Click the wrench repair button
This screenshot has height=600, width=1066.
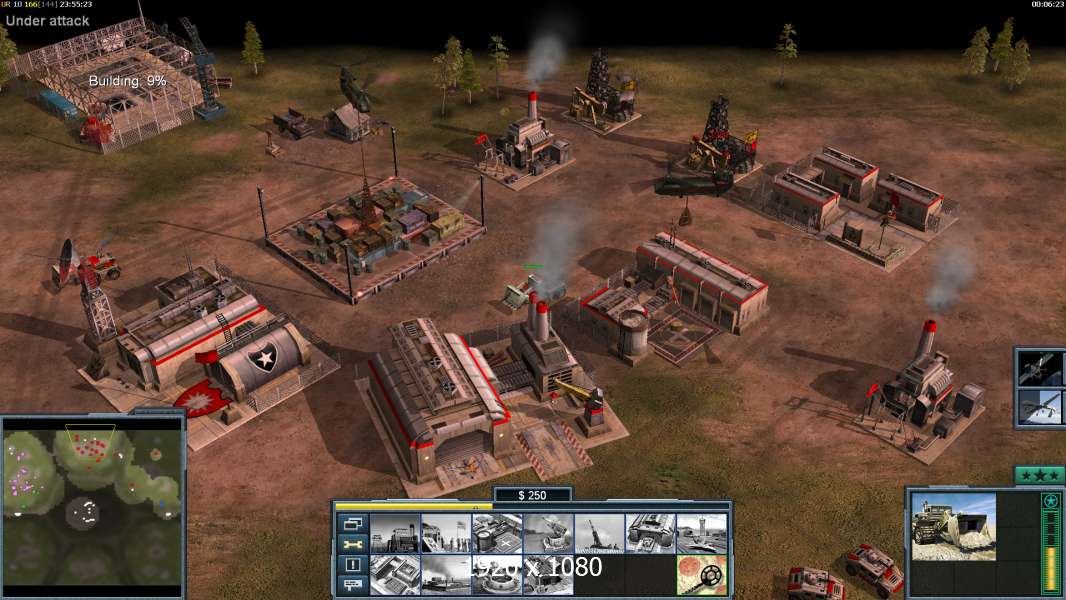coord(353,544)
